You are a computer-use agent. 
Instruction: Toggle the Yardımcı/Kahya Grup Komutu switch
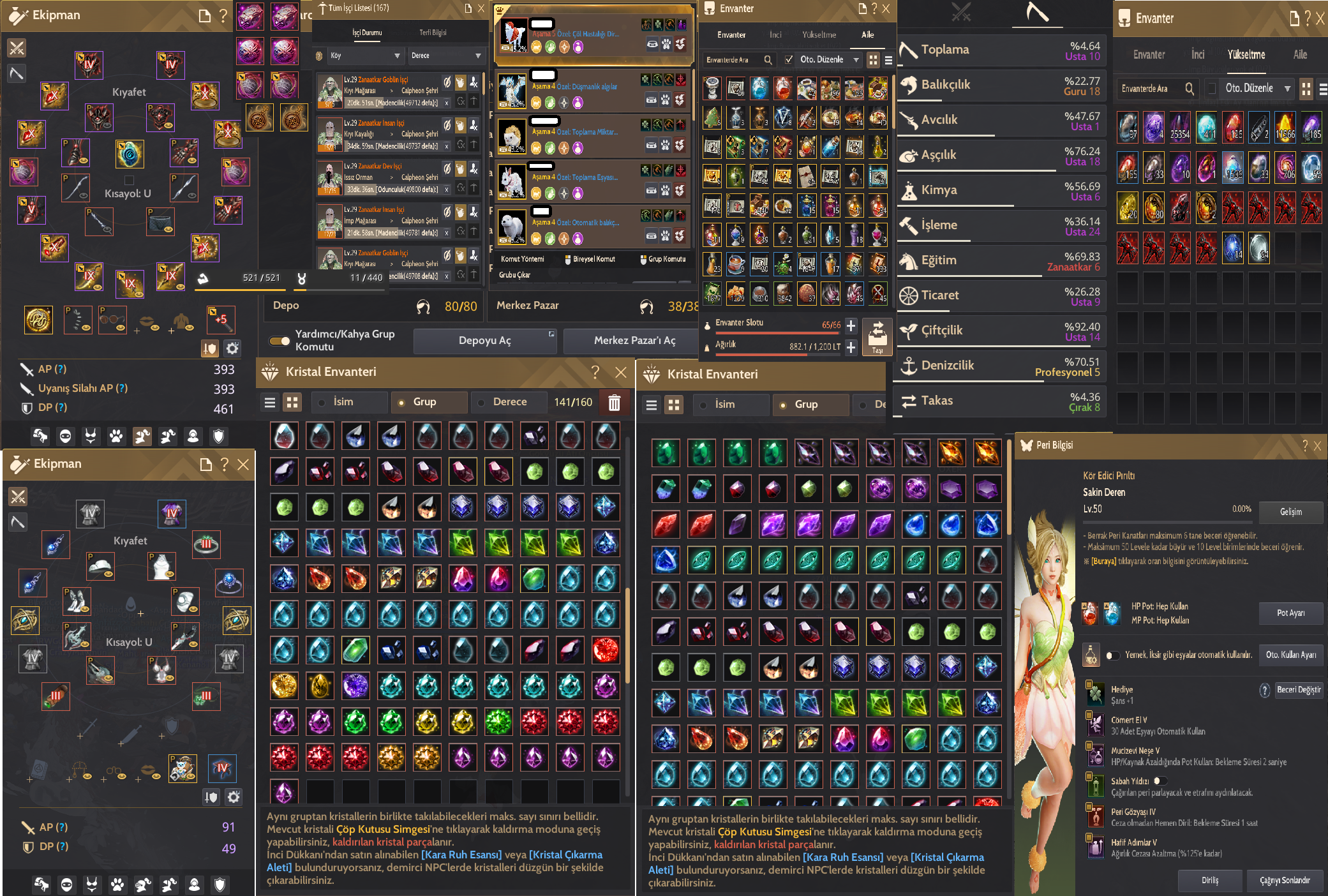click(279, 341)
